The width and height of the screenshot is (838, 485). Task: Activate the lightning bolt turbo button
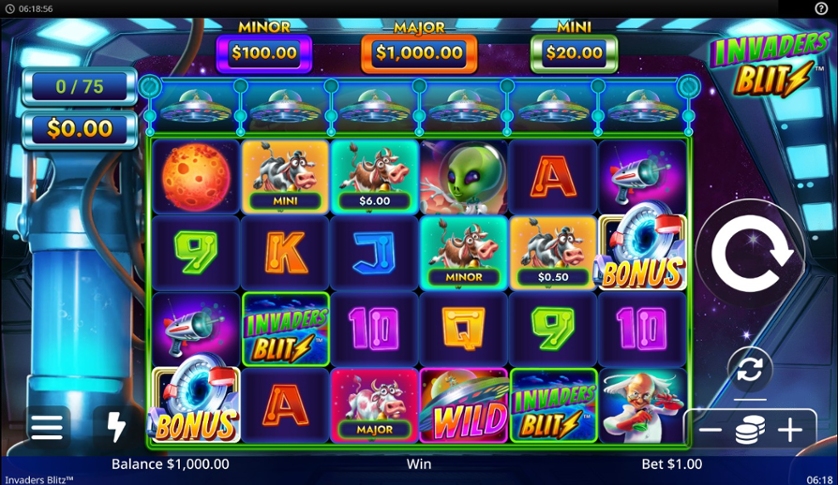[x=116, y=427]
